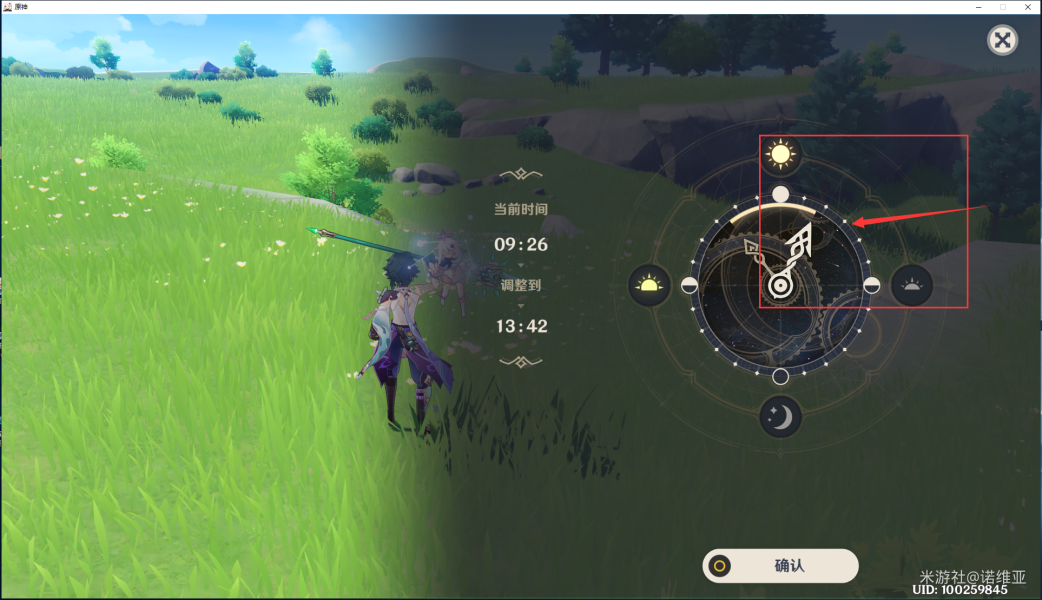Viewport: 1042px width, 600px height.
Task: Select the sunset icon right of the clock
Action: click(x=911, y=286)
